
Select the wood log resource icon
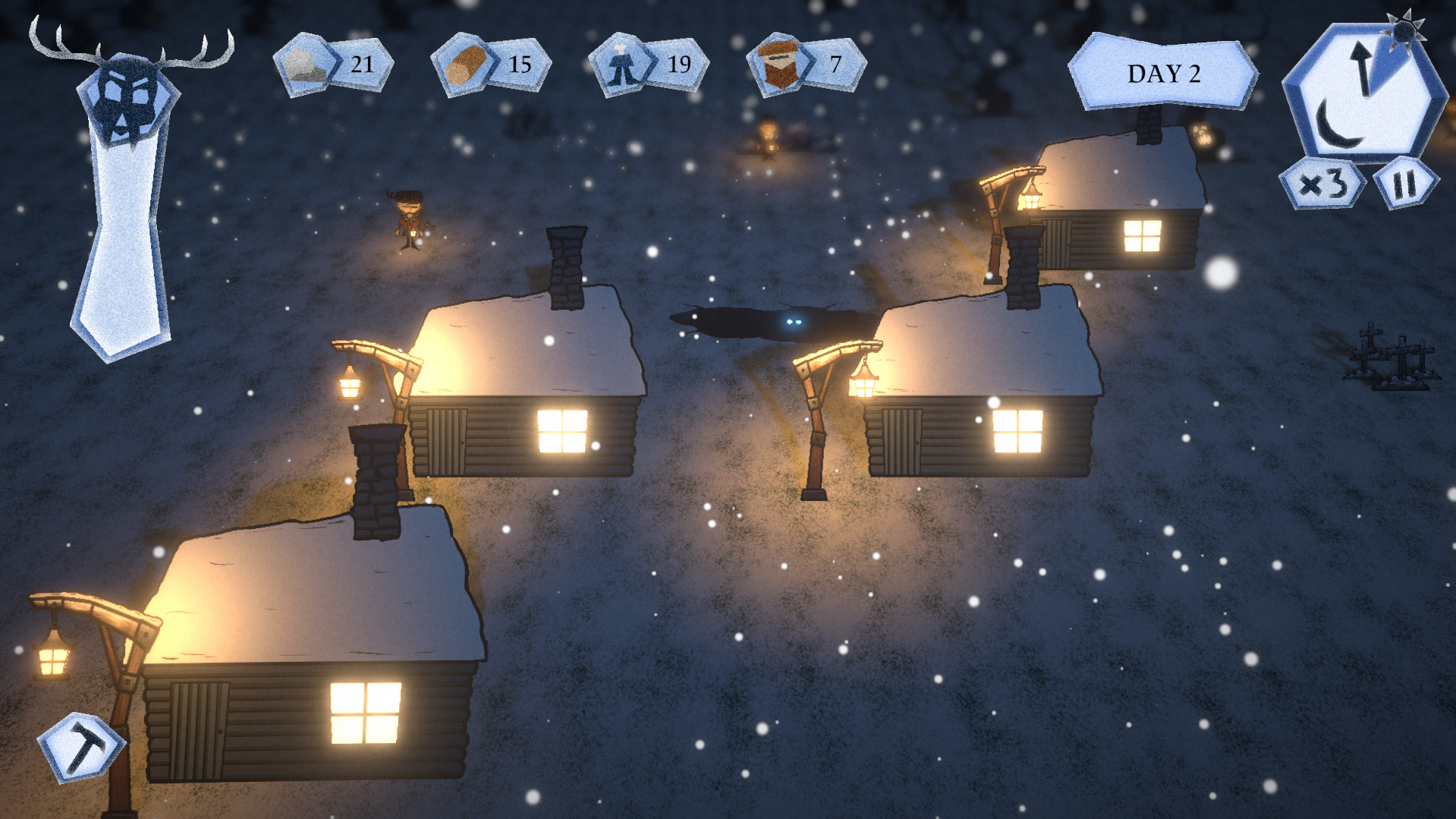[464, 65]
